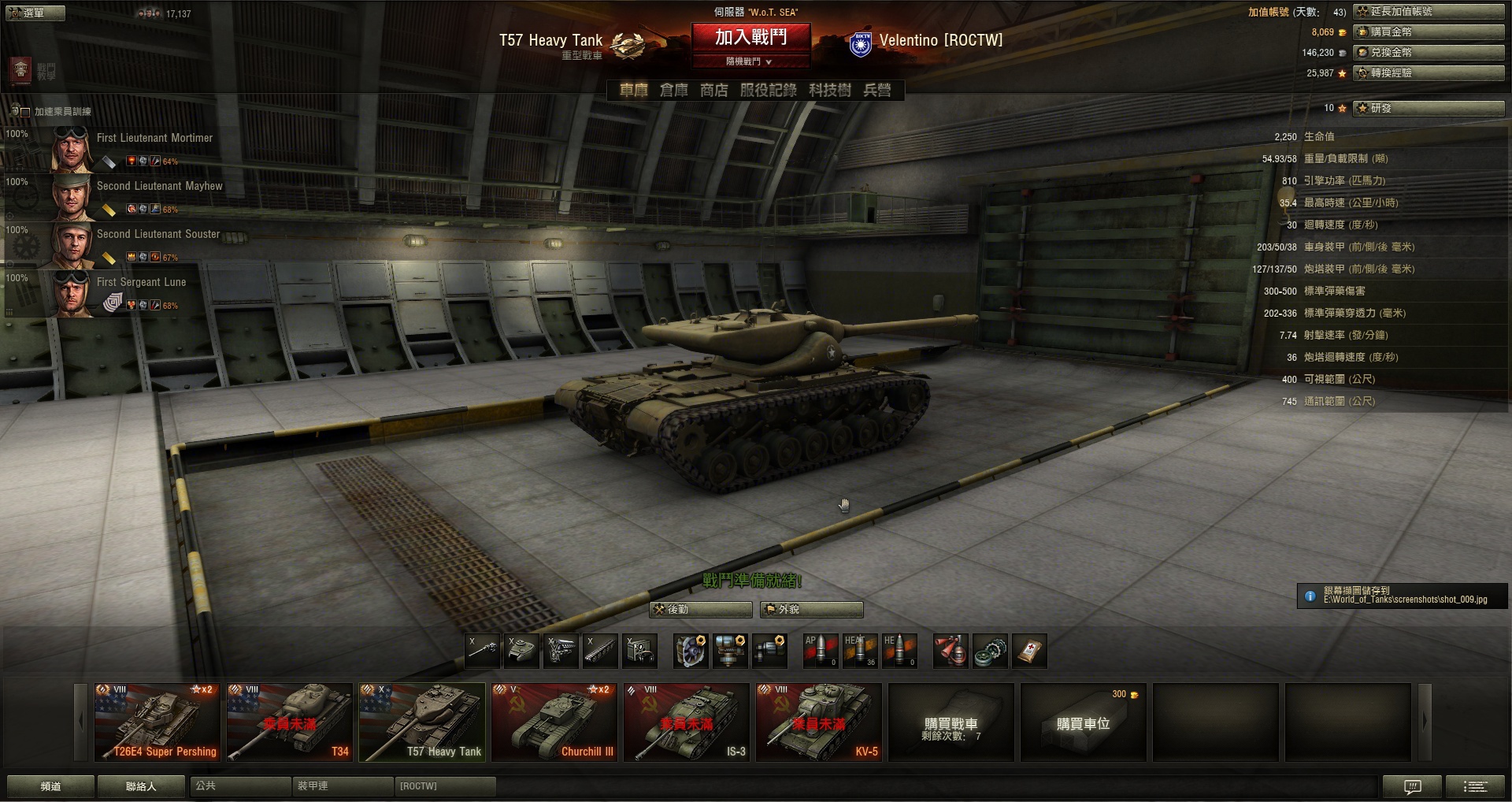
Task: Choose the Churchill III in the carousel
Action: [x=554, y=722]
